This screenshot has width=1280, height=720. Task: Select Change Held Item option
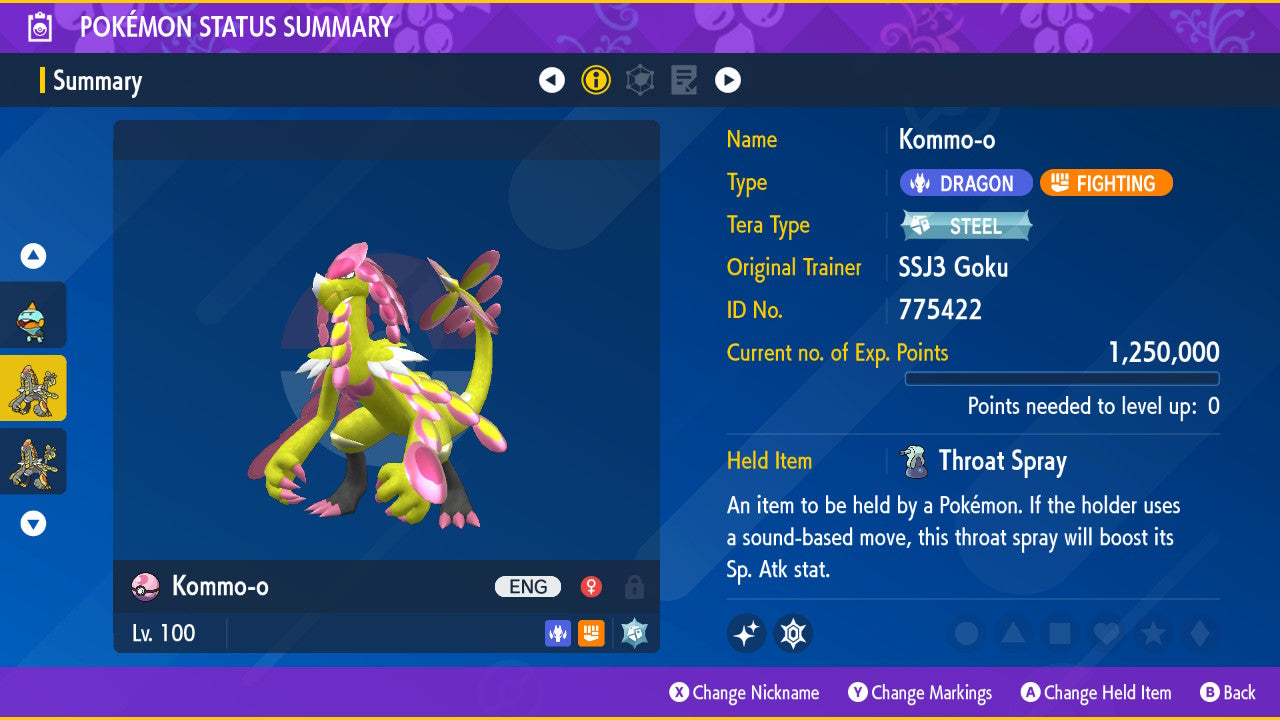tap(1096, 693)
